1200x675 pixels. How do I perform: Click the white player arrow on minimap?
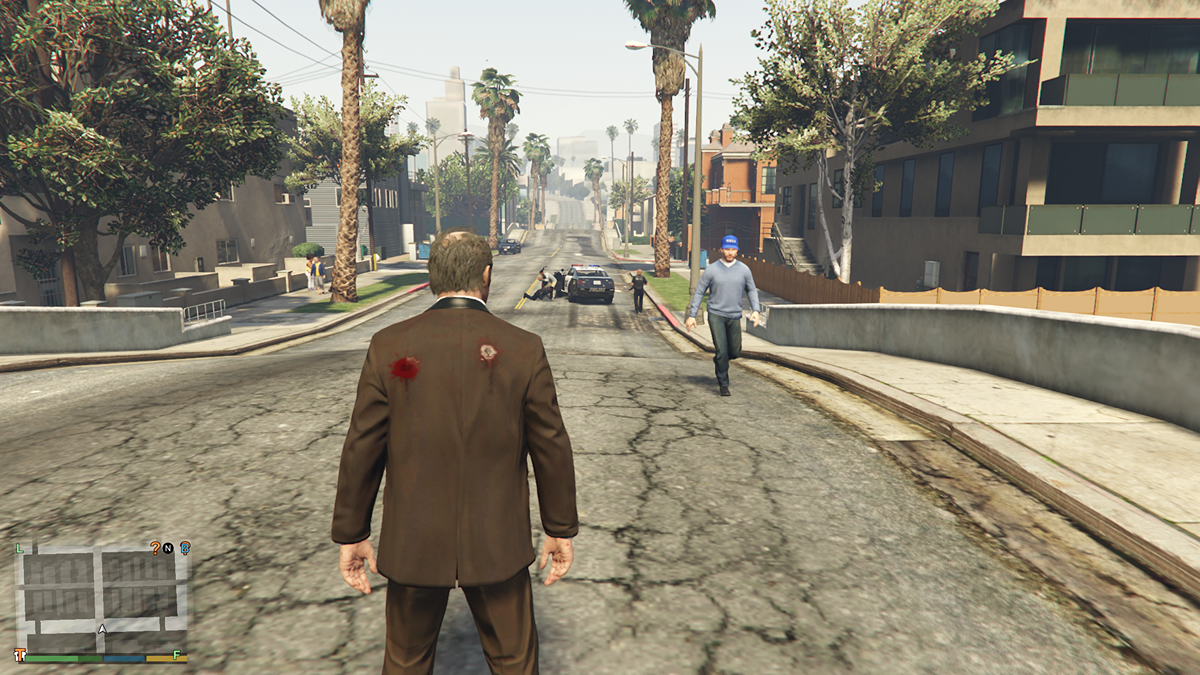coord(102,629)
